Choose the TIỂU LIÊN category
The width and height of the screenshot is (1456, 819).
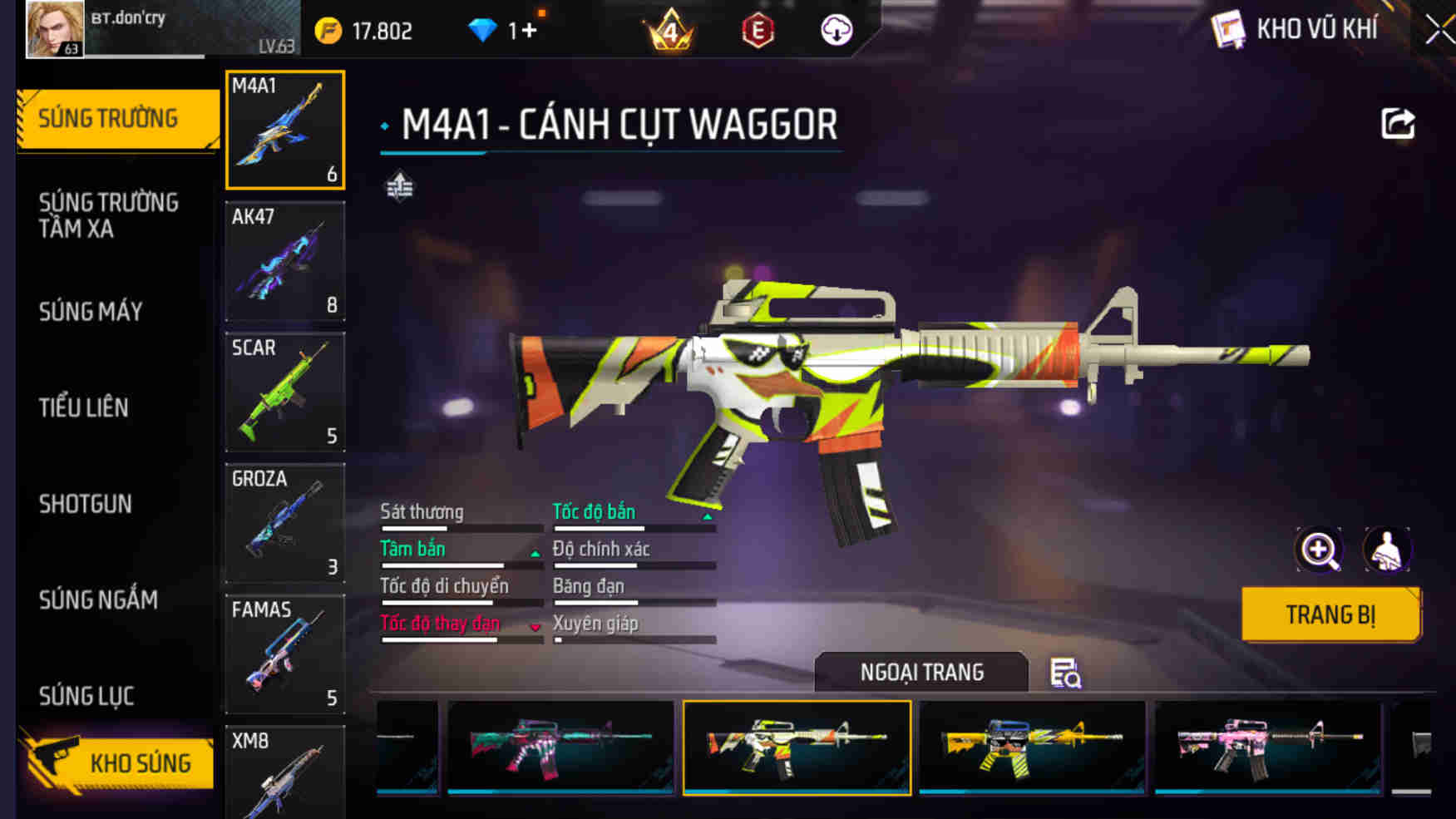coord(84,407)
